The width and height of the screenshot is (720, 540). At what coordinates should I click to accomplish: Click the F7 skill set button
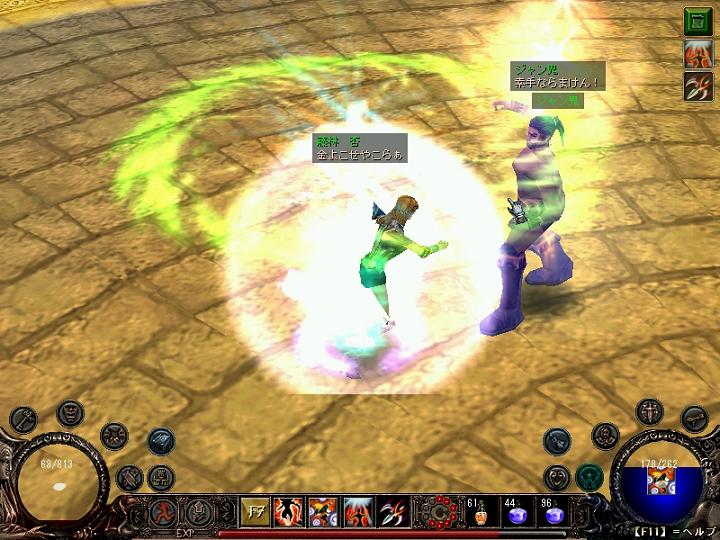[254, 512]
